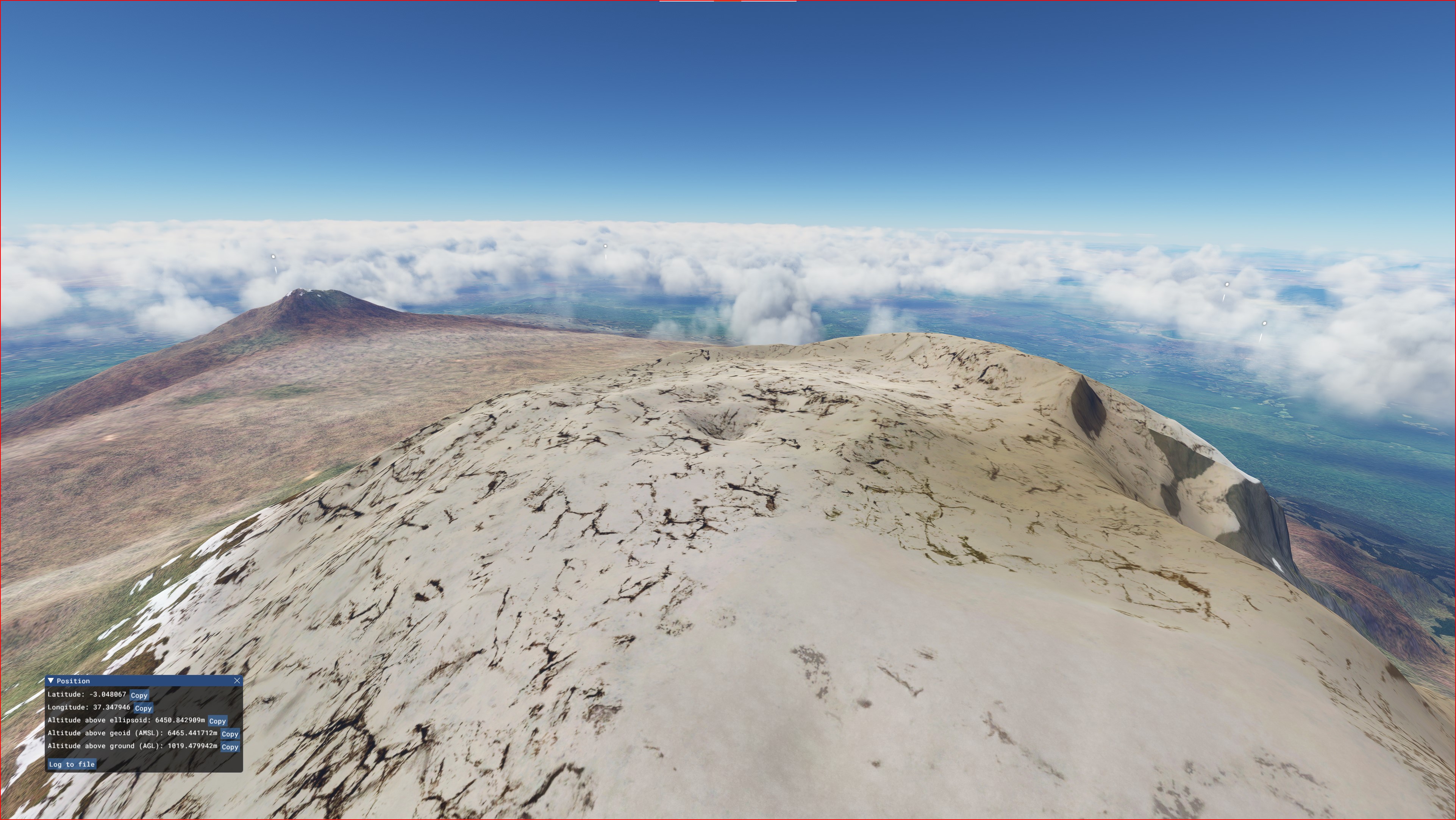The image size is (1456, 820).
Task: Copy the AMSL geoid altitude value
Action: coord(230,734)
